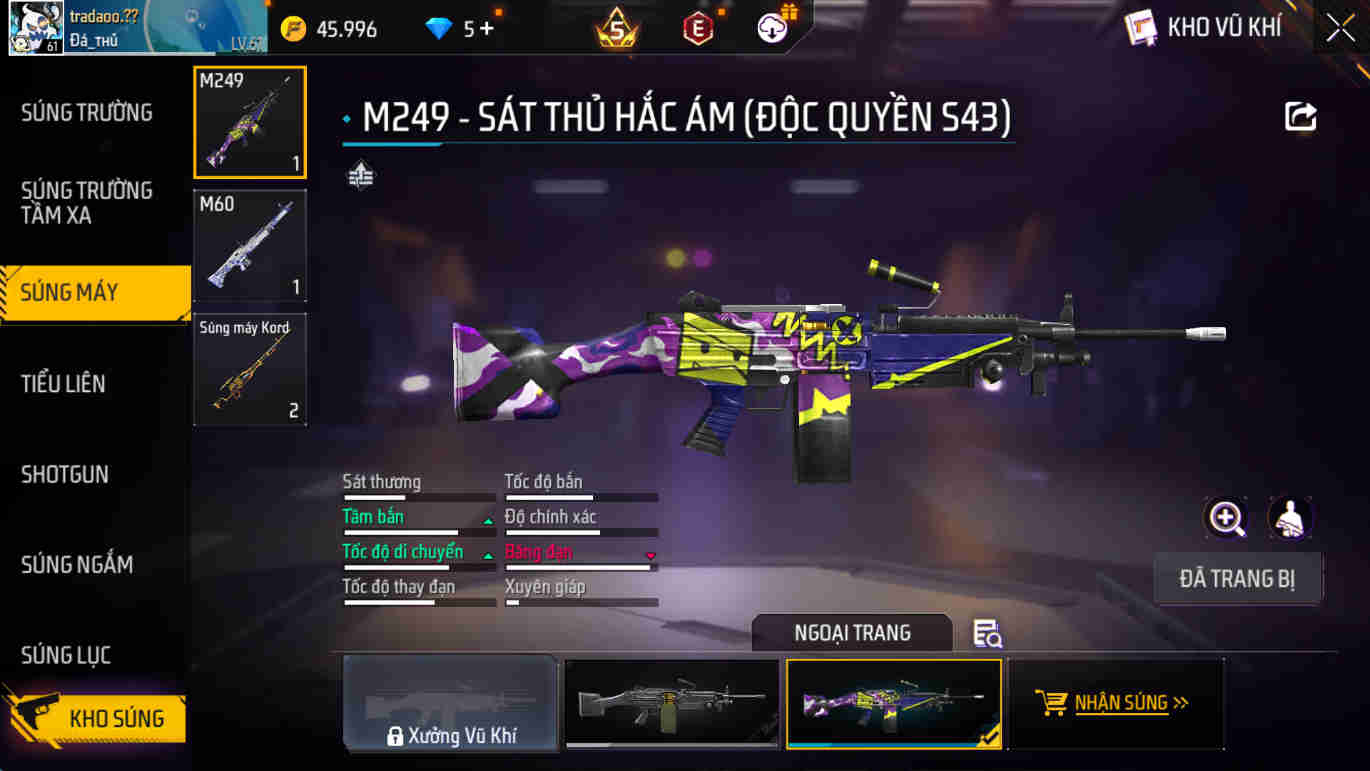Screen dimensions: 1370x771
Task: Select the diamond currency icon
Action: tap(440, 28)
